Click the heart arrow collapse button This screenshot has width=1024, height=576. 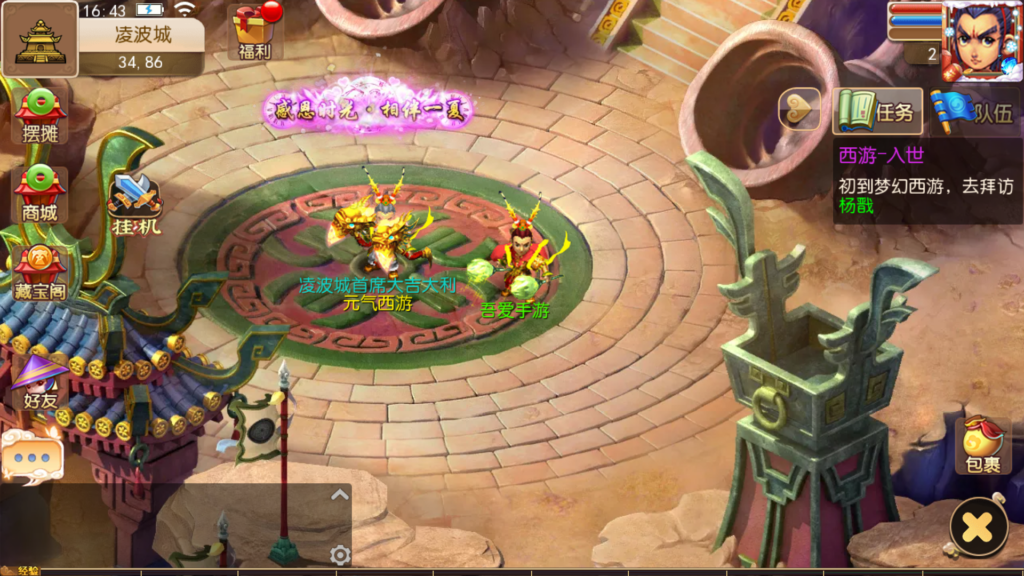(x=799, y=110)
